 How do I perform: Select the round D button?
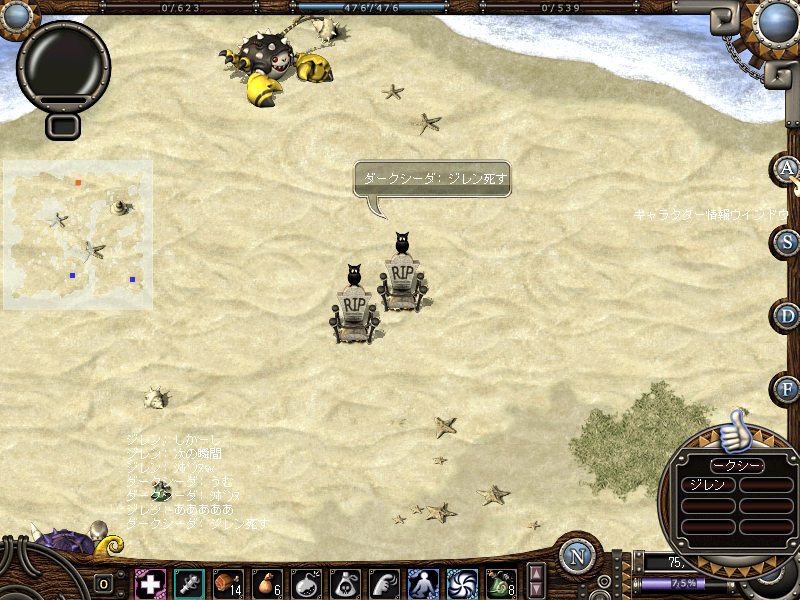tap(787, 315)
